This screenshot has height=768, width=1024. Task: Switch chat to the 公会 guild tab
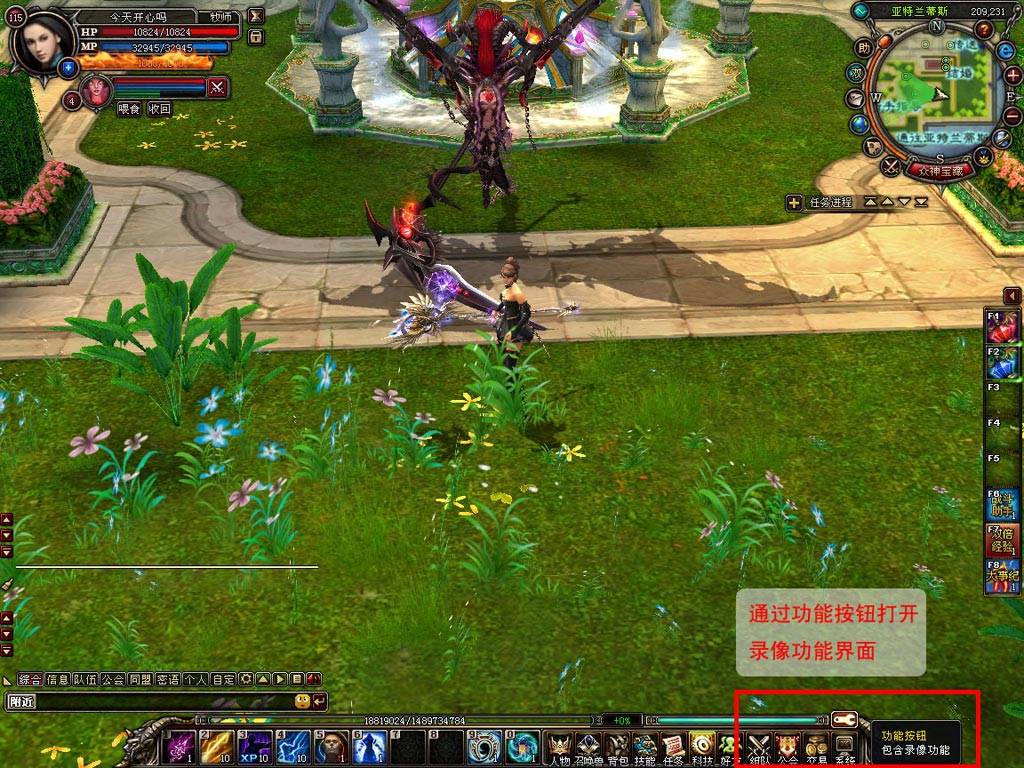tap(112, 679)
